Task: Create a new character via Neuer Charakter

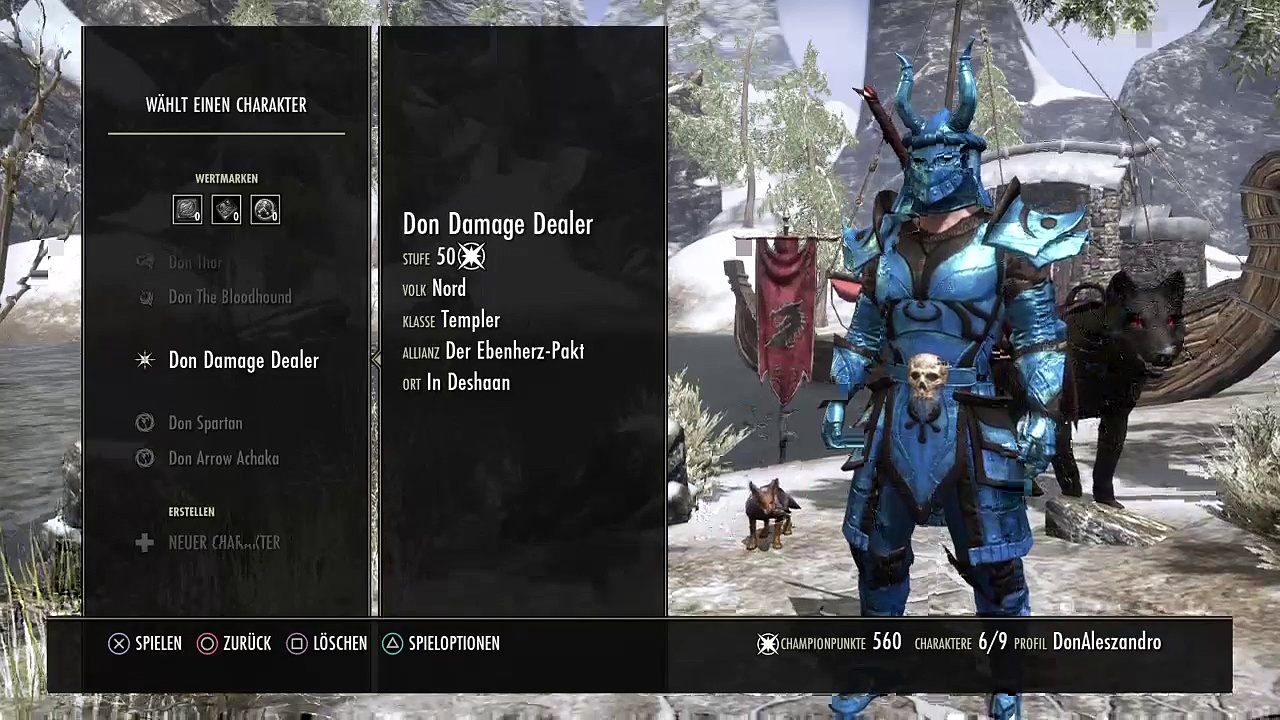Action: (223, 542)
